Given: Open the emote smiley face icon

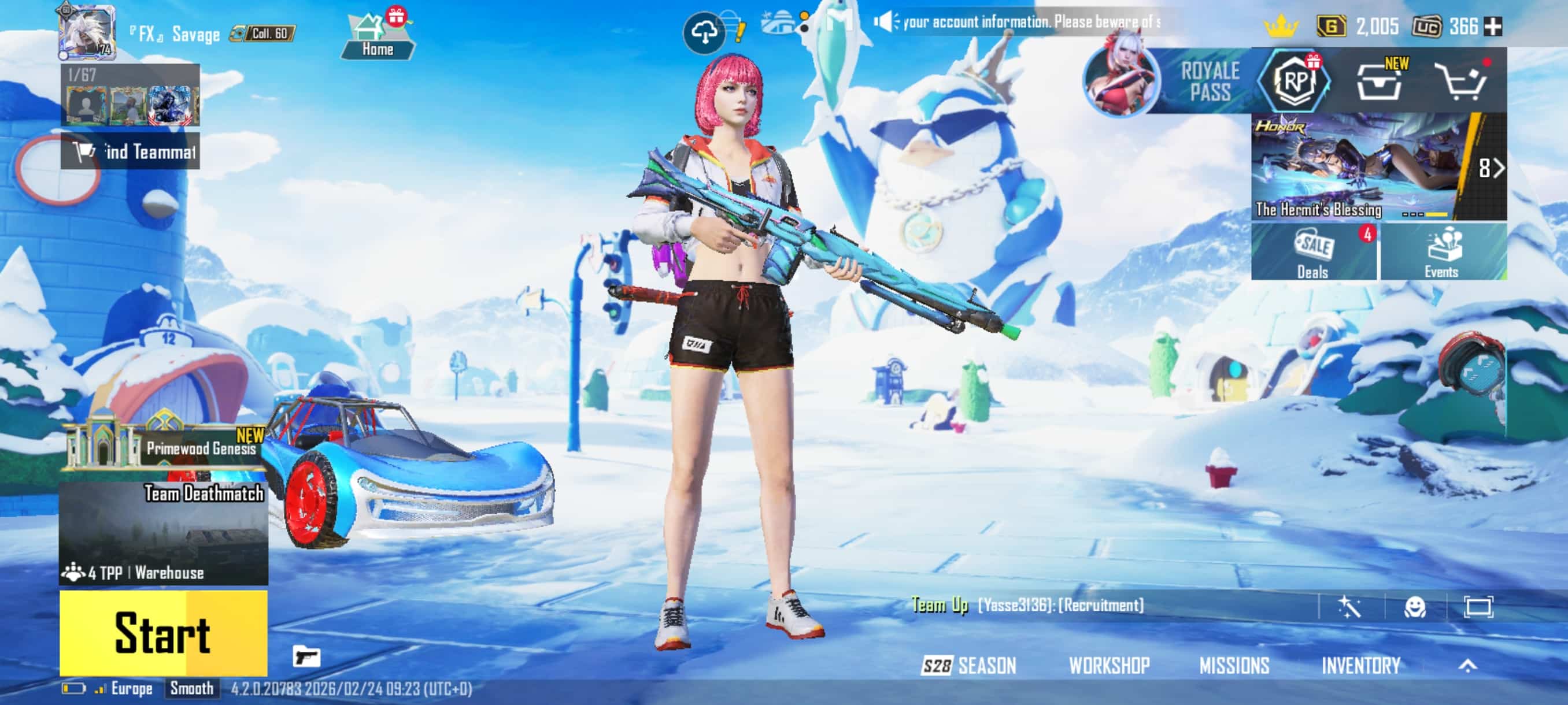Looking at the screenshot, I should coord(1414,606).
